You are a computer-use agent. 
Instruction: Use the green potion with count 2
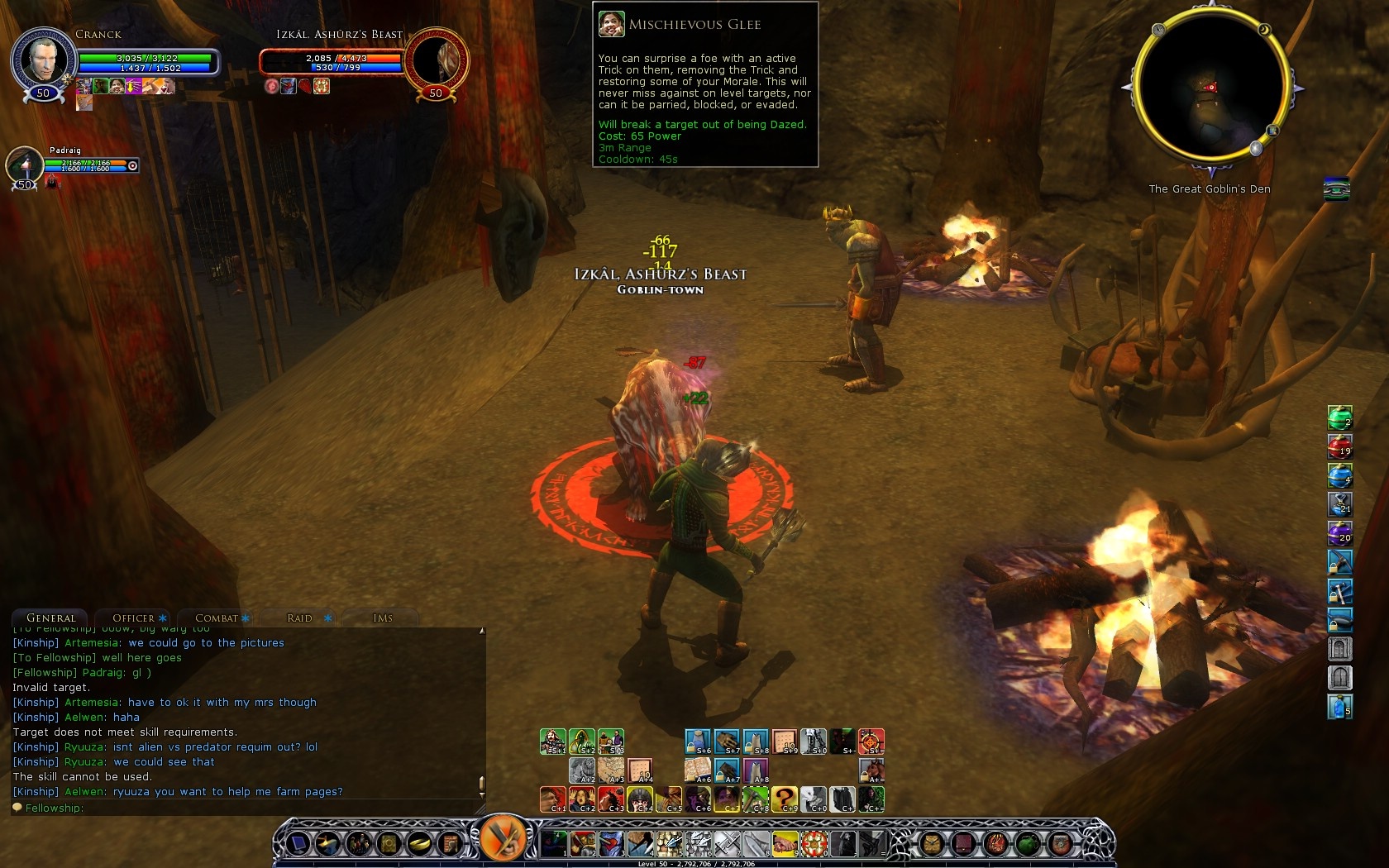(x=1339, y=417)
